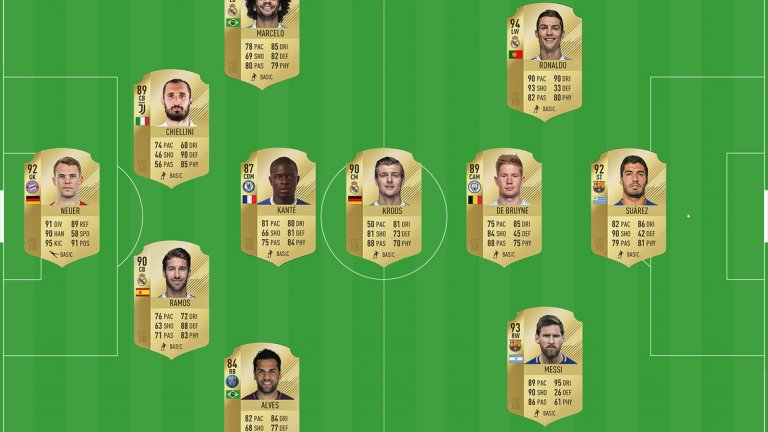Choose the Kroos player card

[384, 207]
